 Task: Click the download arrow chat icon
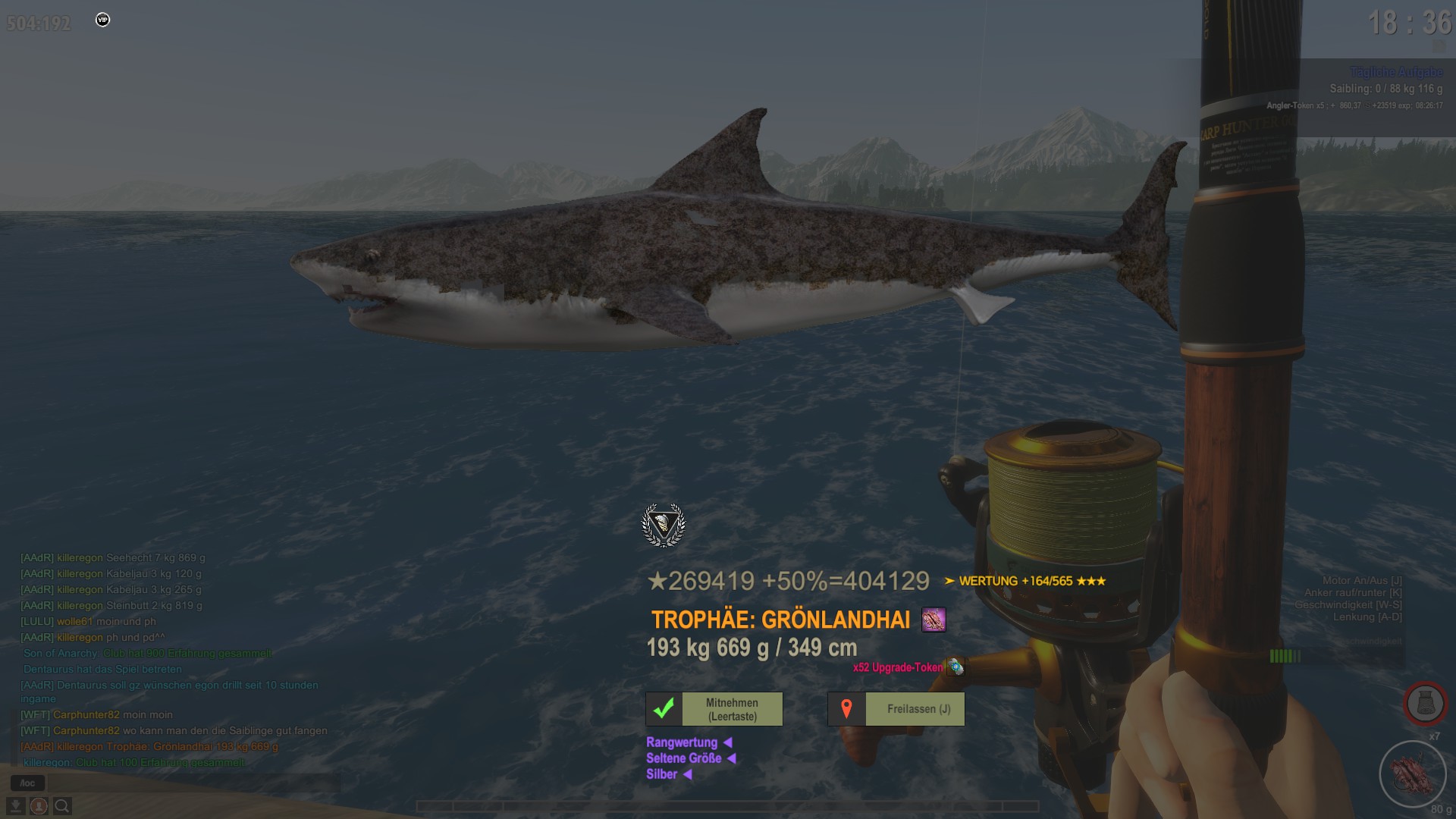point(15,806)
